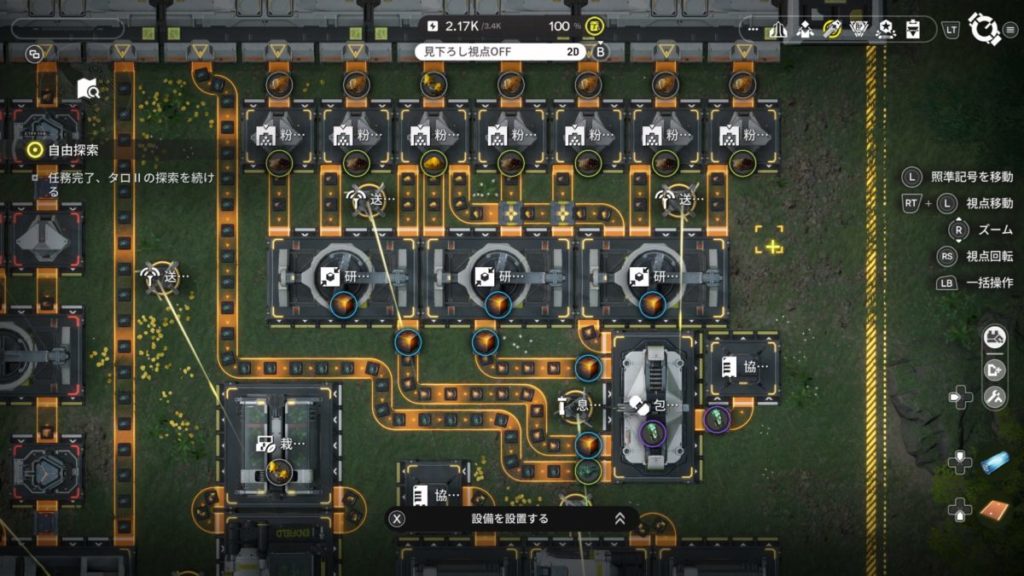Click the small link icon at top-left
1024x576 pixels.
(34, 52)
